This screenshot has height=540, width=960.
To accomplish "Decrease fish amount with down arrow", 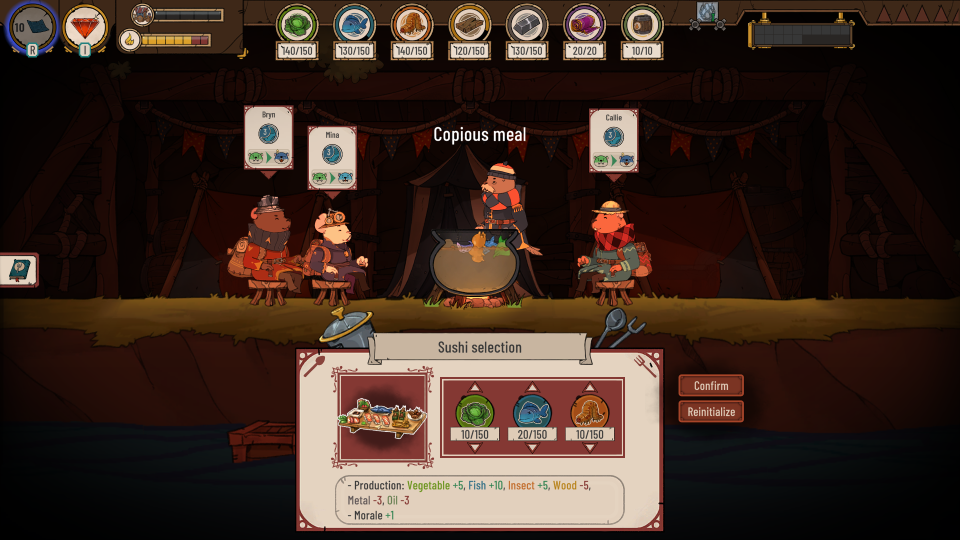I will point(532,447).
